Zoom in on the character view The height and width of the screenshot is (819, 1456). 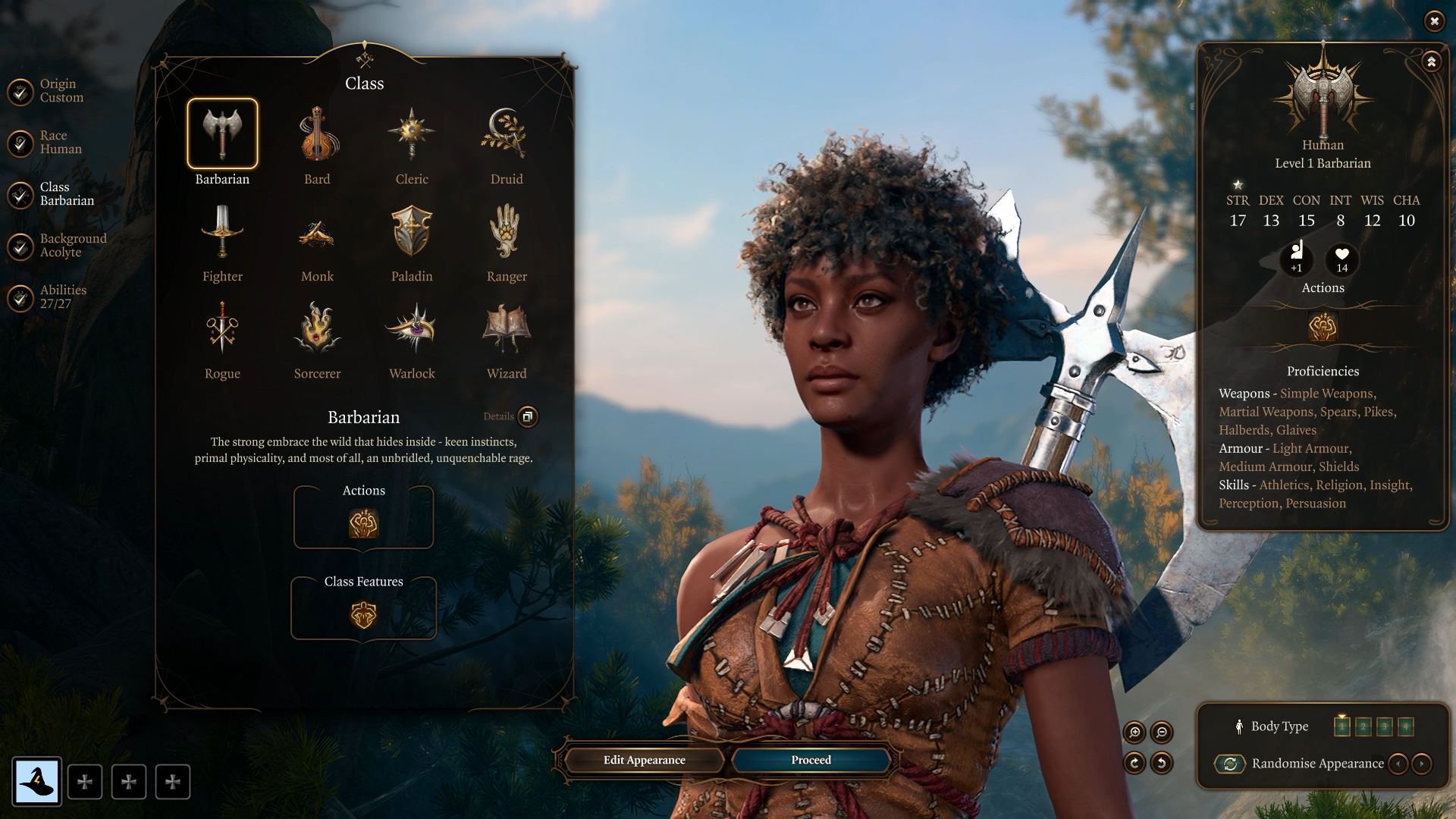point(1135,733)
